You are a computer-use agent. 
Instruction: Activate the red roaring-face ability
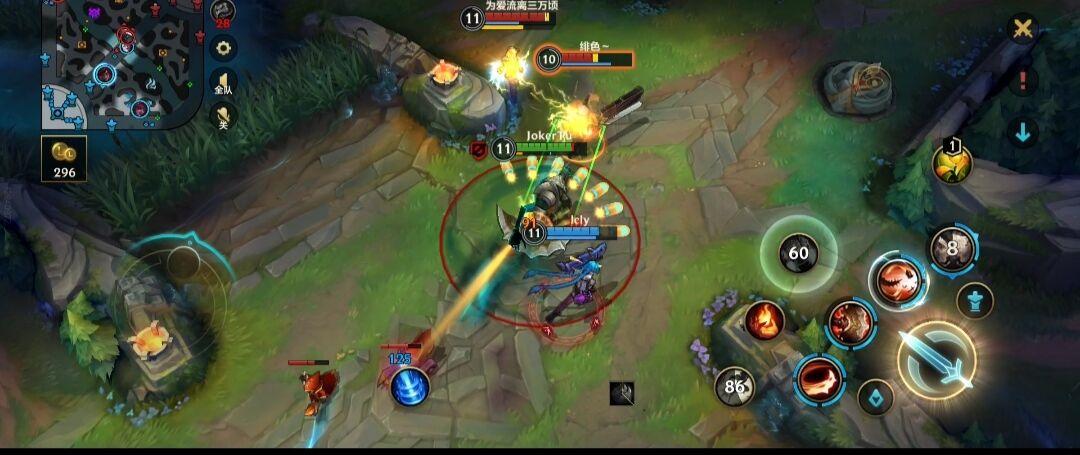[x=896, y=281]
